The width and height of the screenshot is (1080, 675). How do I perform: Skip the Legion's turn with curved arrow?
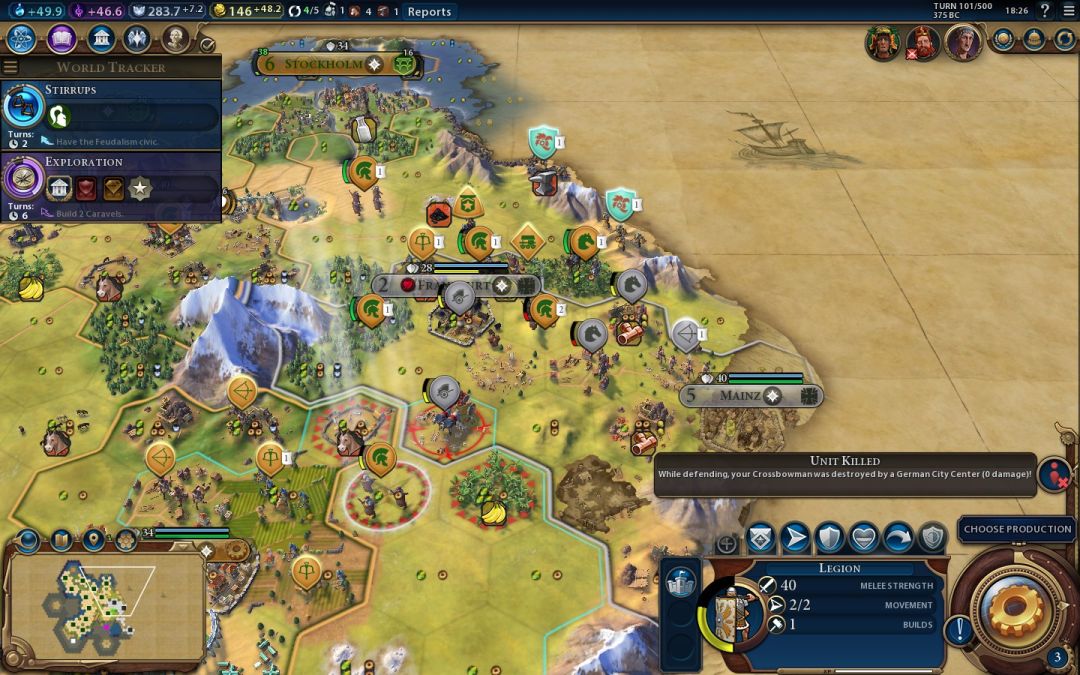898,538
